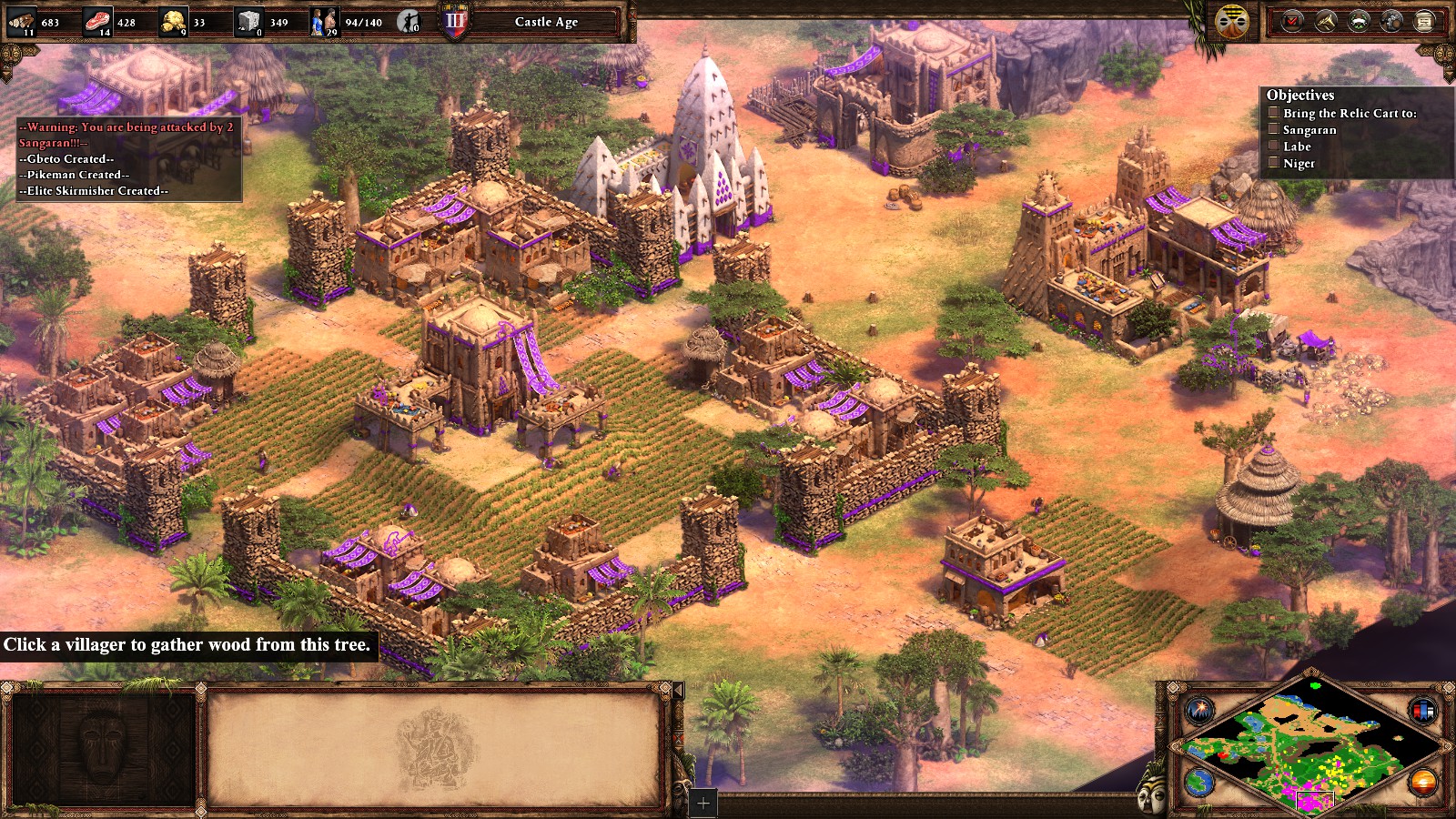1456x819 pixels.
Task: Click the Objectives panel header
Action: point(1300,95)
